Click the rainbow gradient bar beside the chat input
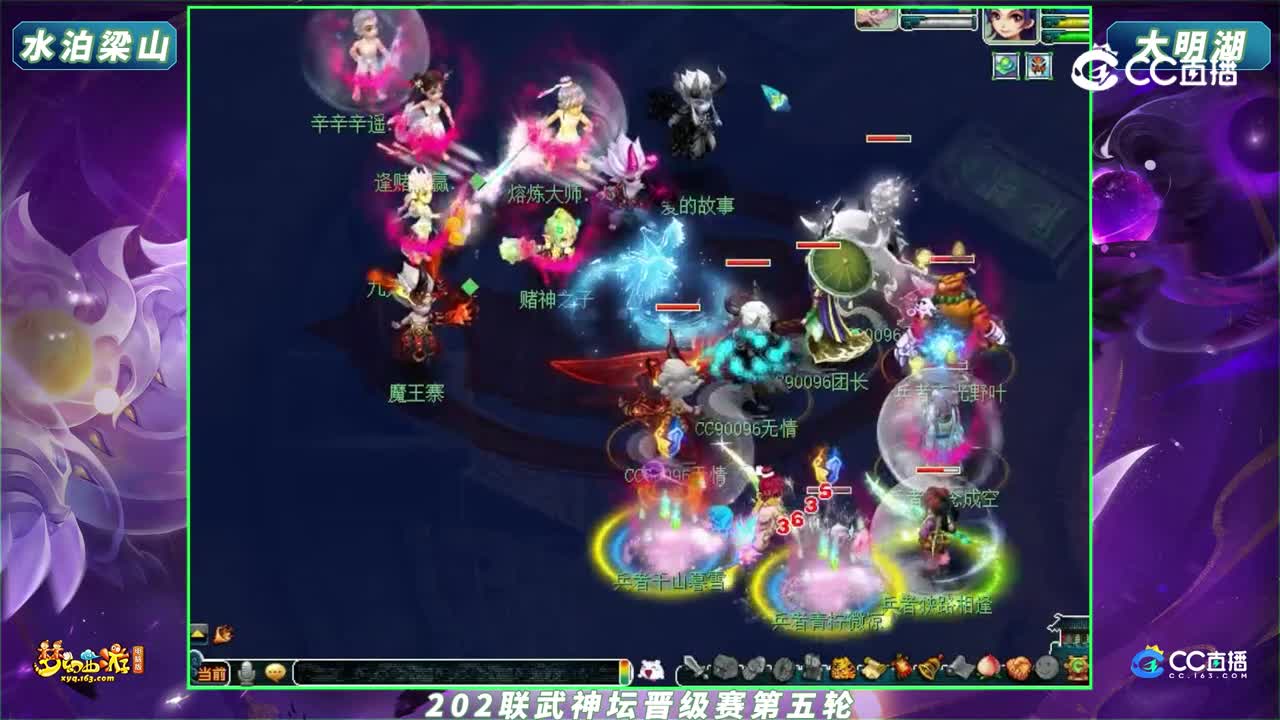This screenshot has height=720, width=1280. click(x=626, y=671)
